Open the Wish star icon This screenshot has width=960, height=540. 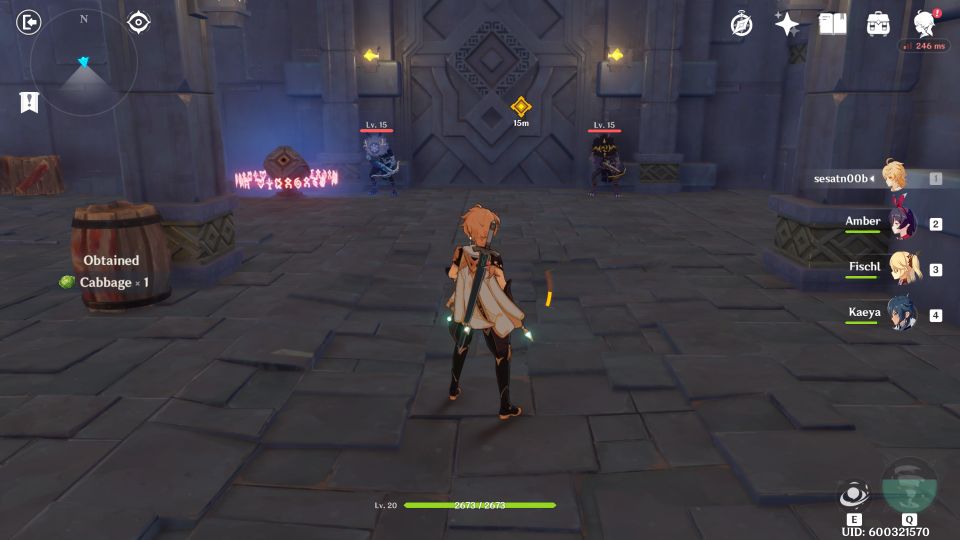pyautogui.click(x=787, y=24)
